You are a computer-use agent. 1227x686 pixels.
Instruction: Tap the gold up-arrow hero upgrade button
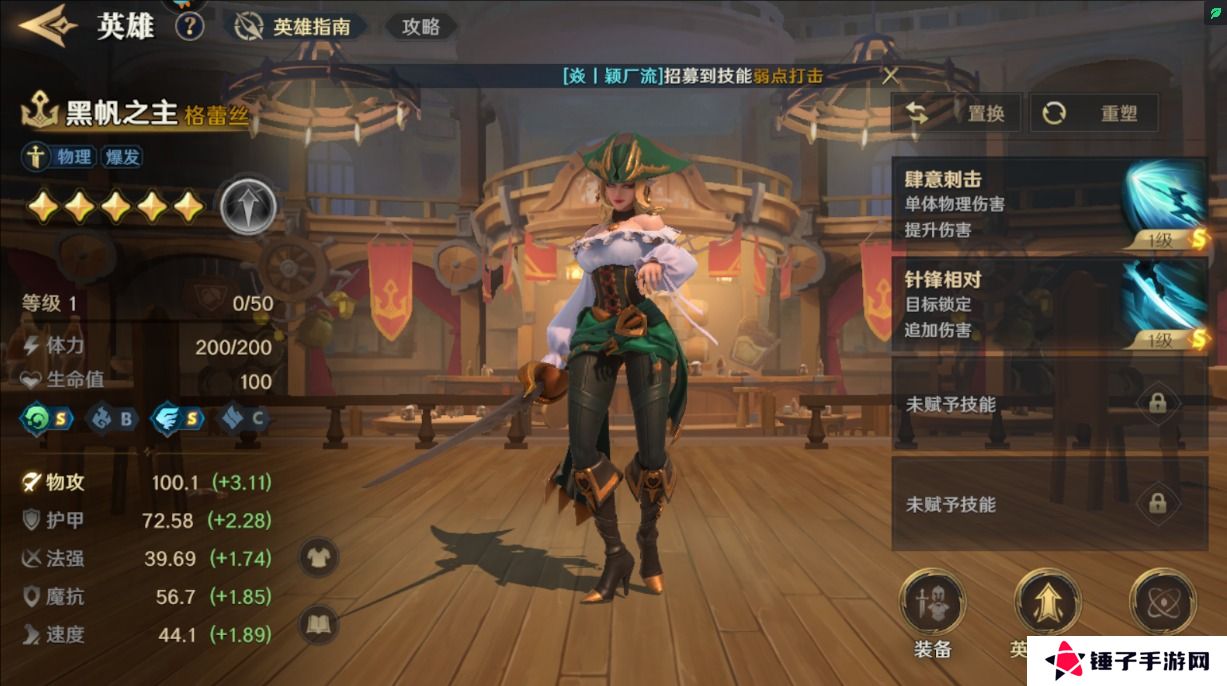pos(1046,603)
